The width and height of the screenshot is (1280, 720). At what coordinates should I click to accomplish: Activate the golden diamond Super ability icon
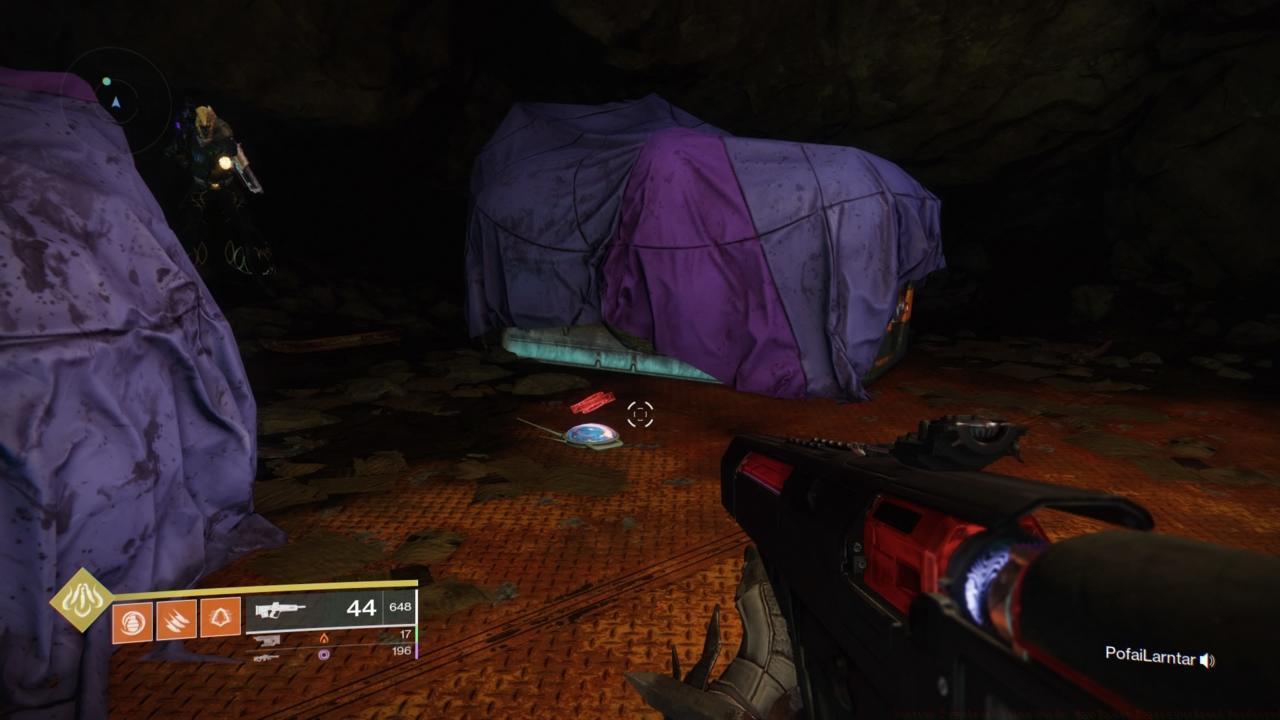pyautogui.click(x=82, y=600)
